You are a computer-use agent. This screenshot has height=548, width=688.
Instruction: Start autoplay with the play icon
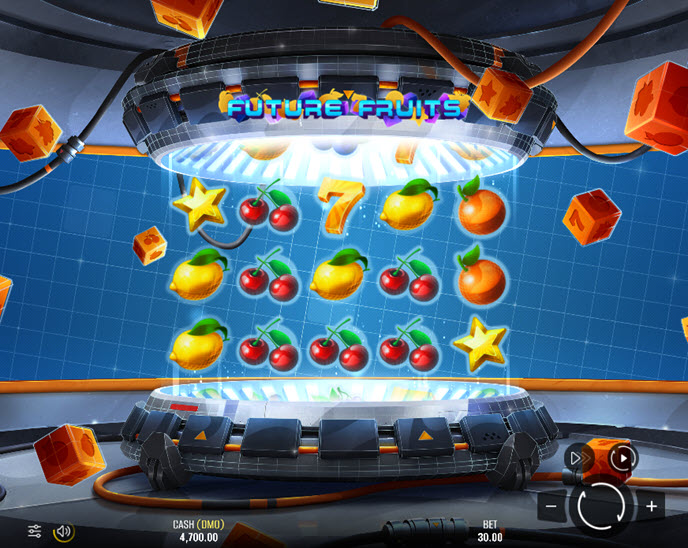623,459
